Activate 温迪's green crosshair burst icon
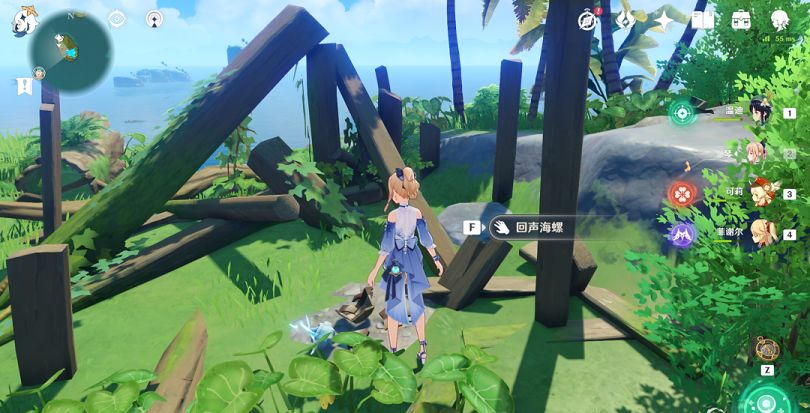This screenshot has height=413, width=810. coord(683,112)
